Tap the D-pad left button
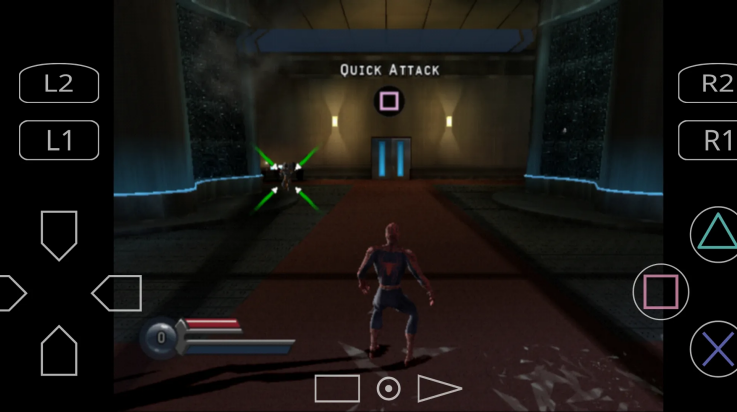 10,293
